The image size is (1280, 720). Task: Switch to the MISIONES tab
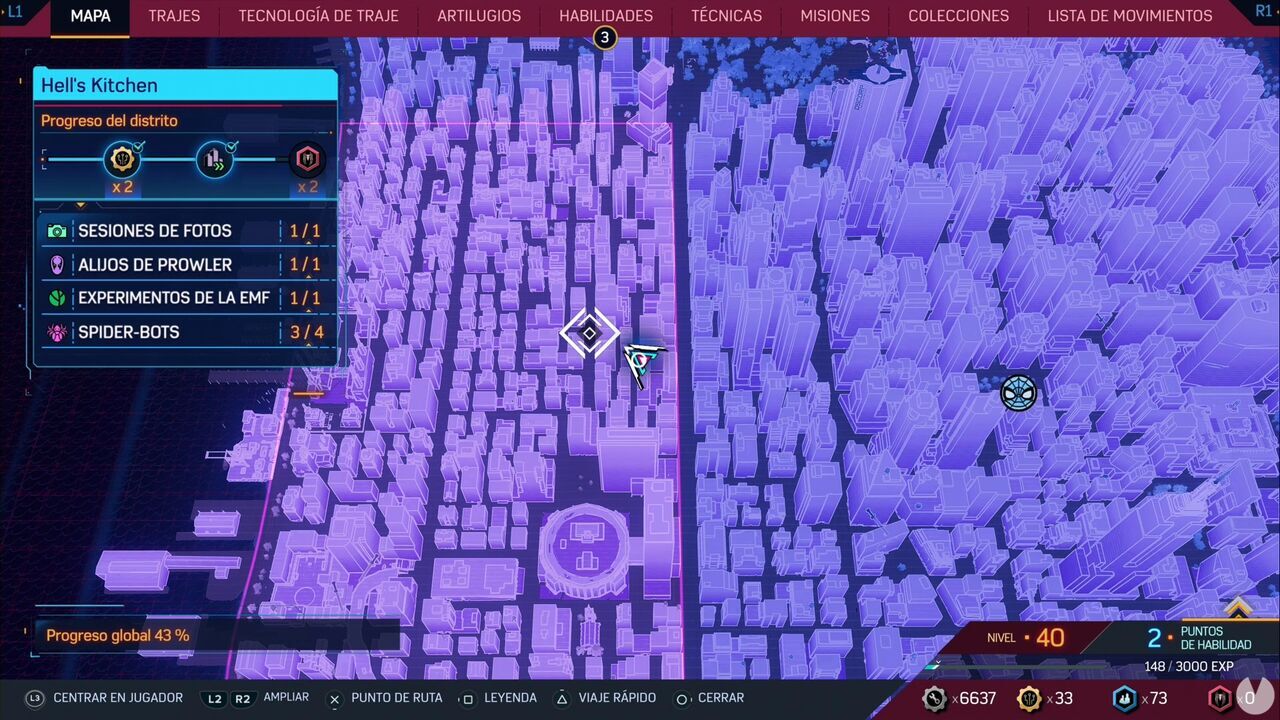point(834,16)
